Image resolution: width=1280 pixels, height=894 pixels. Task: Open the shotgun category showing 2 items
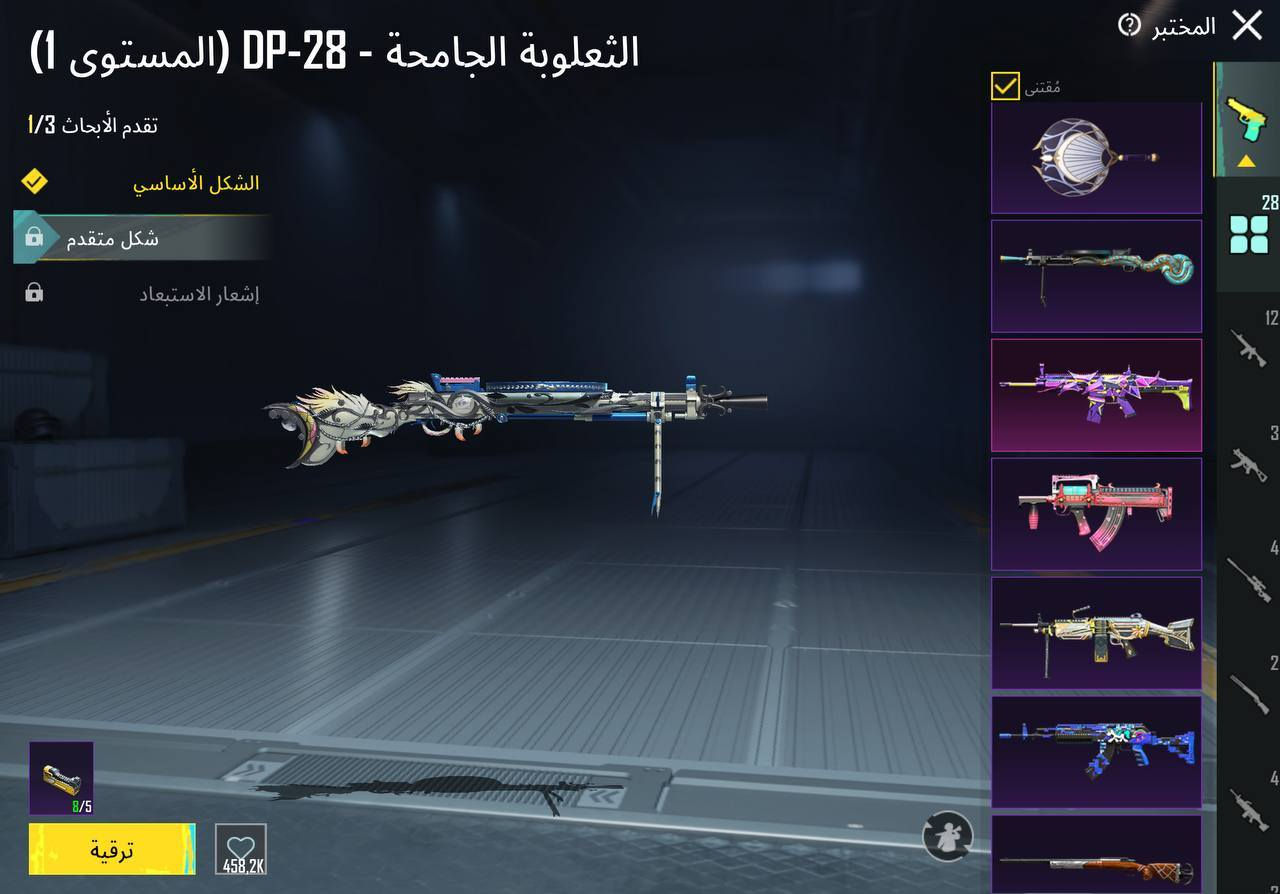[x=1248, y=695]
